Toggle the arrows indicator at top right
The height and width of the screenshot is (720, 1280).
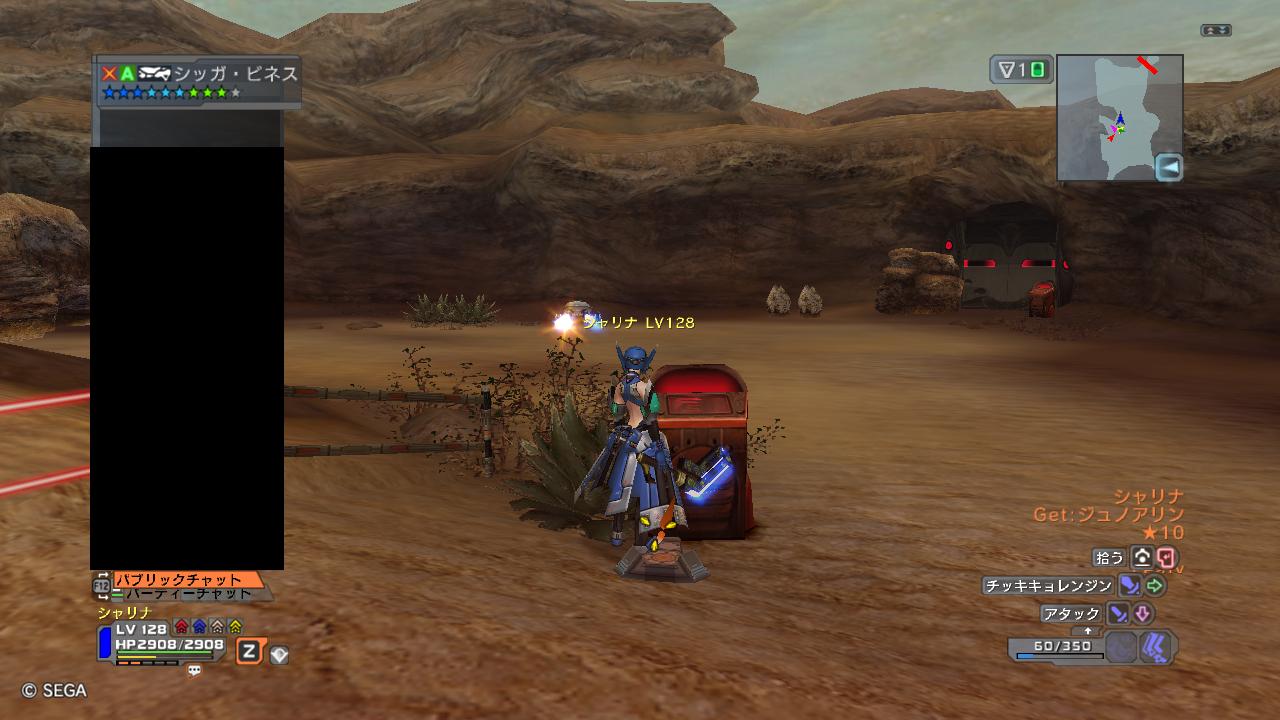pos(1216,31)
